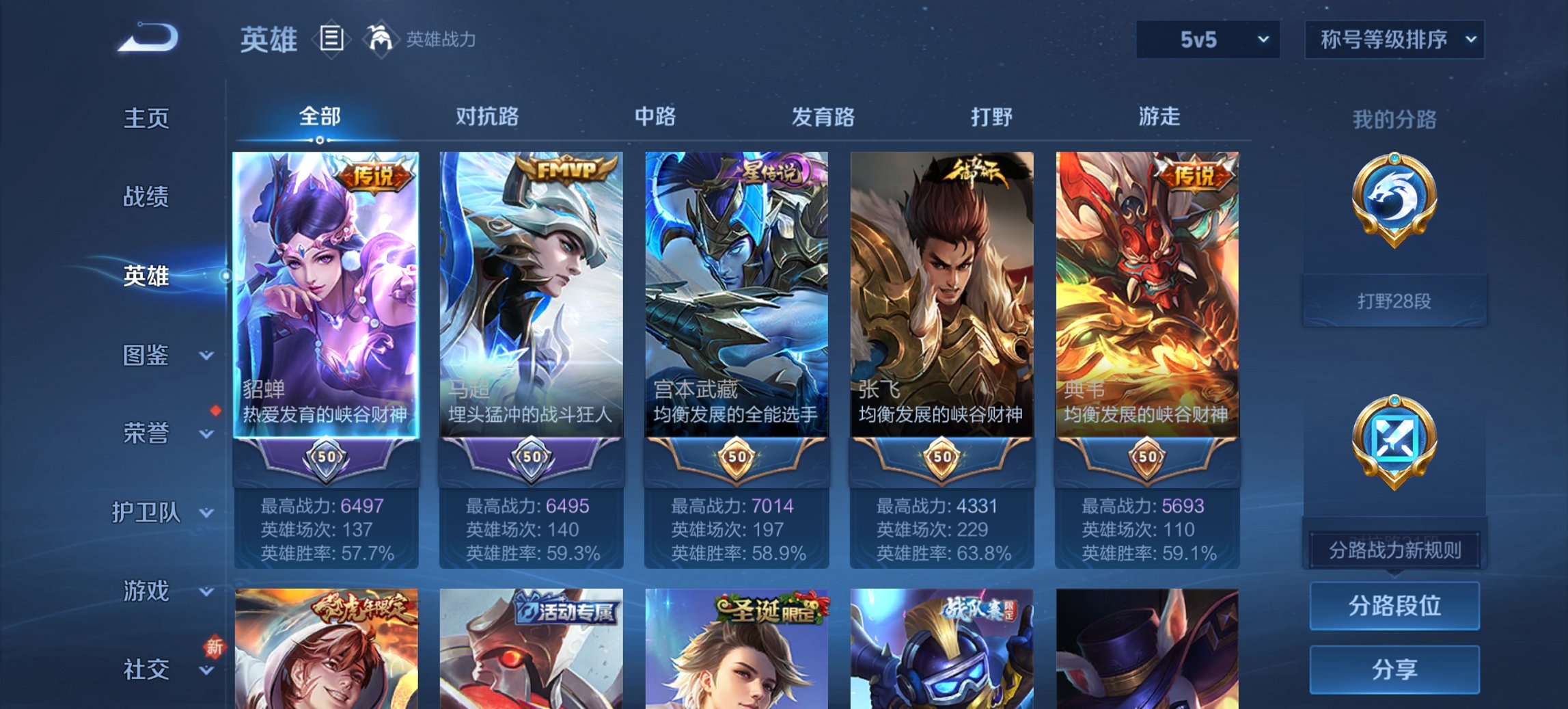
Task: Switch to the 中路 lane tab
Action: click(x=653, y=117)
